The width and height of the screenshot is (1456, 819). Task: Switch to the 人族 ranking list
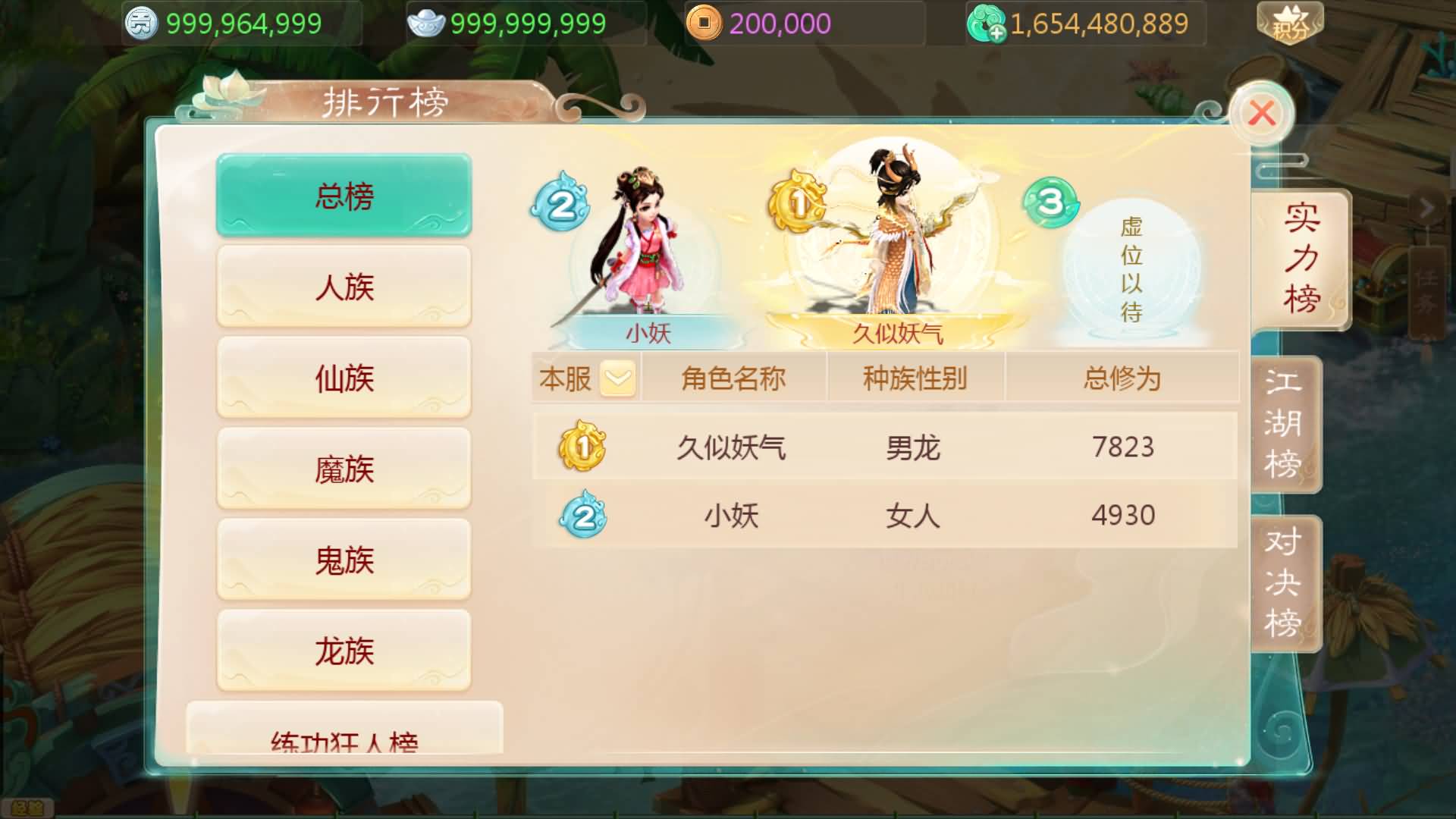[343, 287]
